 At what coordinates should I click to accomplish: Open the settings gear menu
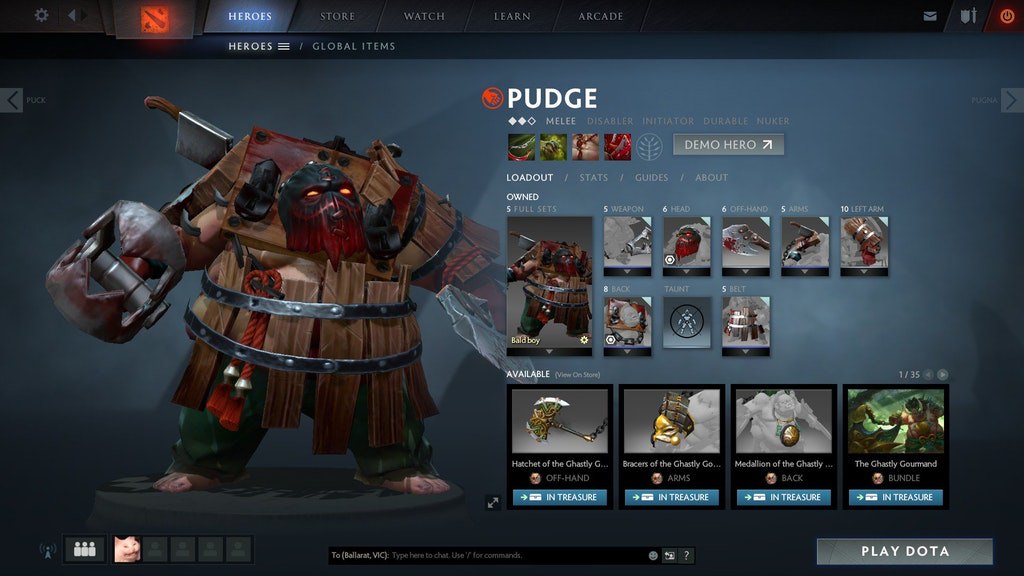(x=41, y=16)
